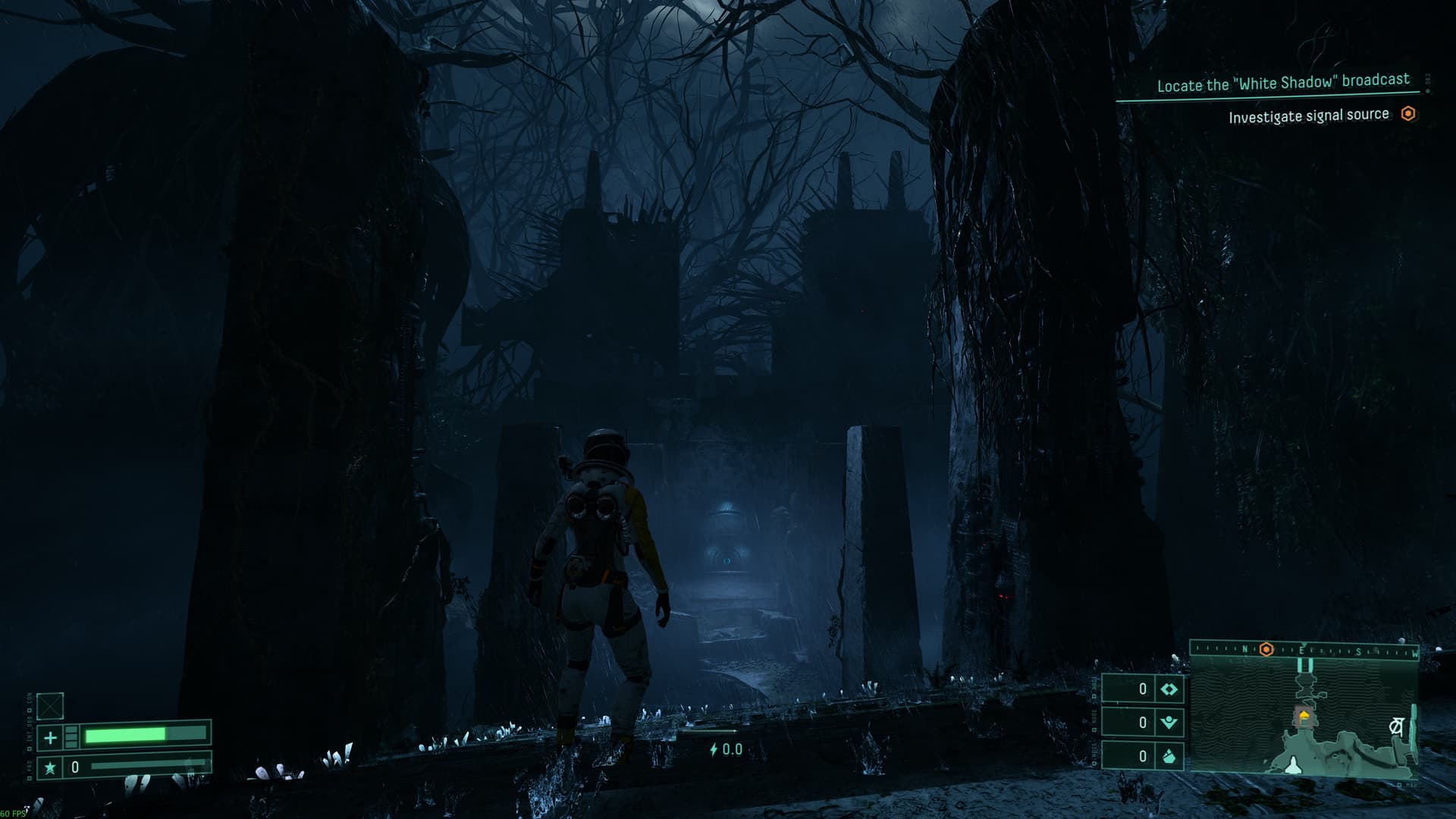Click the plus-sign suit integrity icon

pos(50,737)
